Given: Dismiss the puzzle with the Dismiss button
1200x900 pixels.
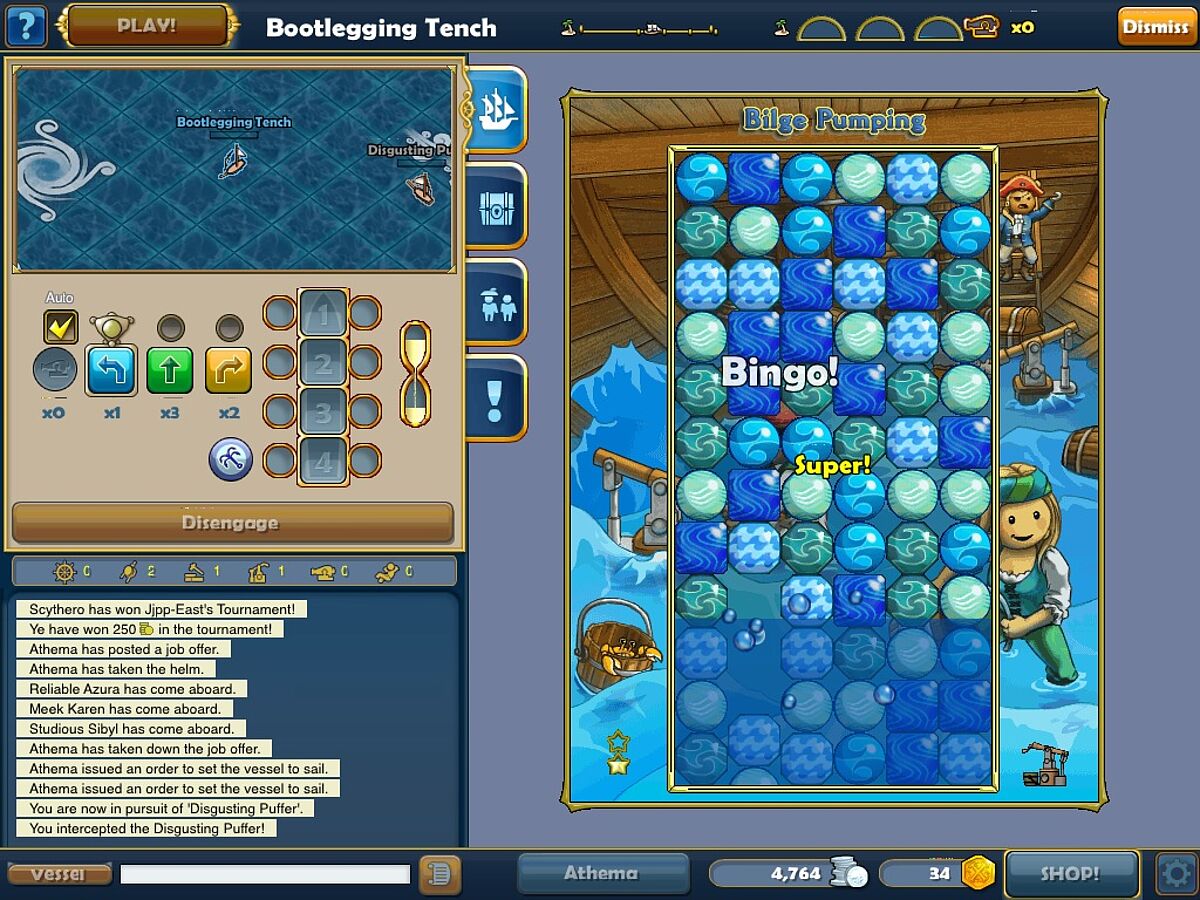Looking at the screenshot, I should click(x=1155, y=27).
